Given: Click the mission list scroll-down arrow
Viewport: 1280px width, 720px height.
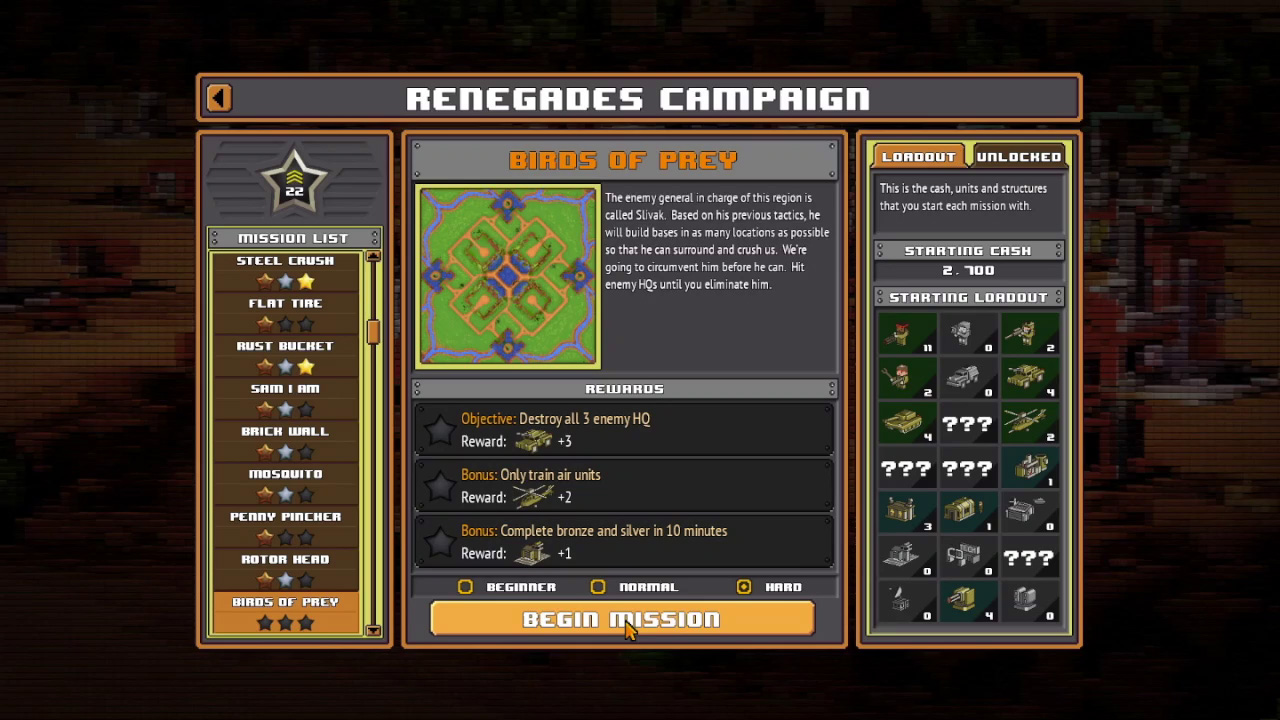Looking at the screenshot, I should (373, 630).
